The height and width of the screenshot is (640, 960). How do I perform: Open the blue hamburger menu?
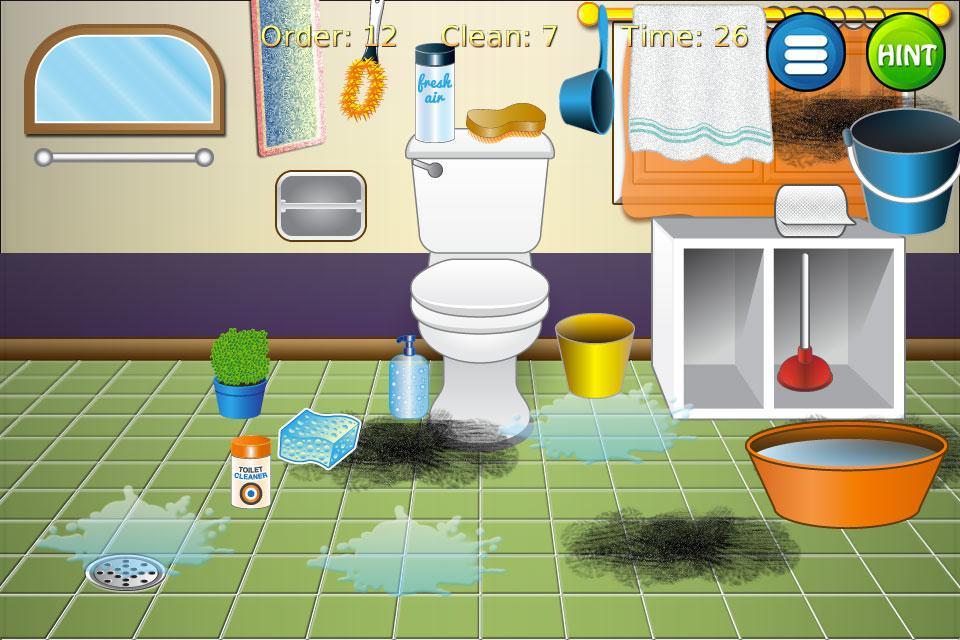pyautogui.click(x=806, y=52)
